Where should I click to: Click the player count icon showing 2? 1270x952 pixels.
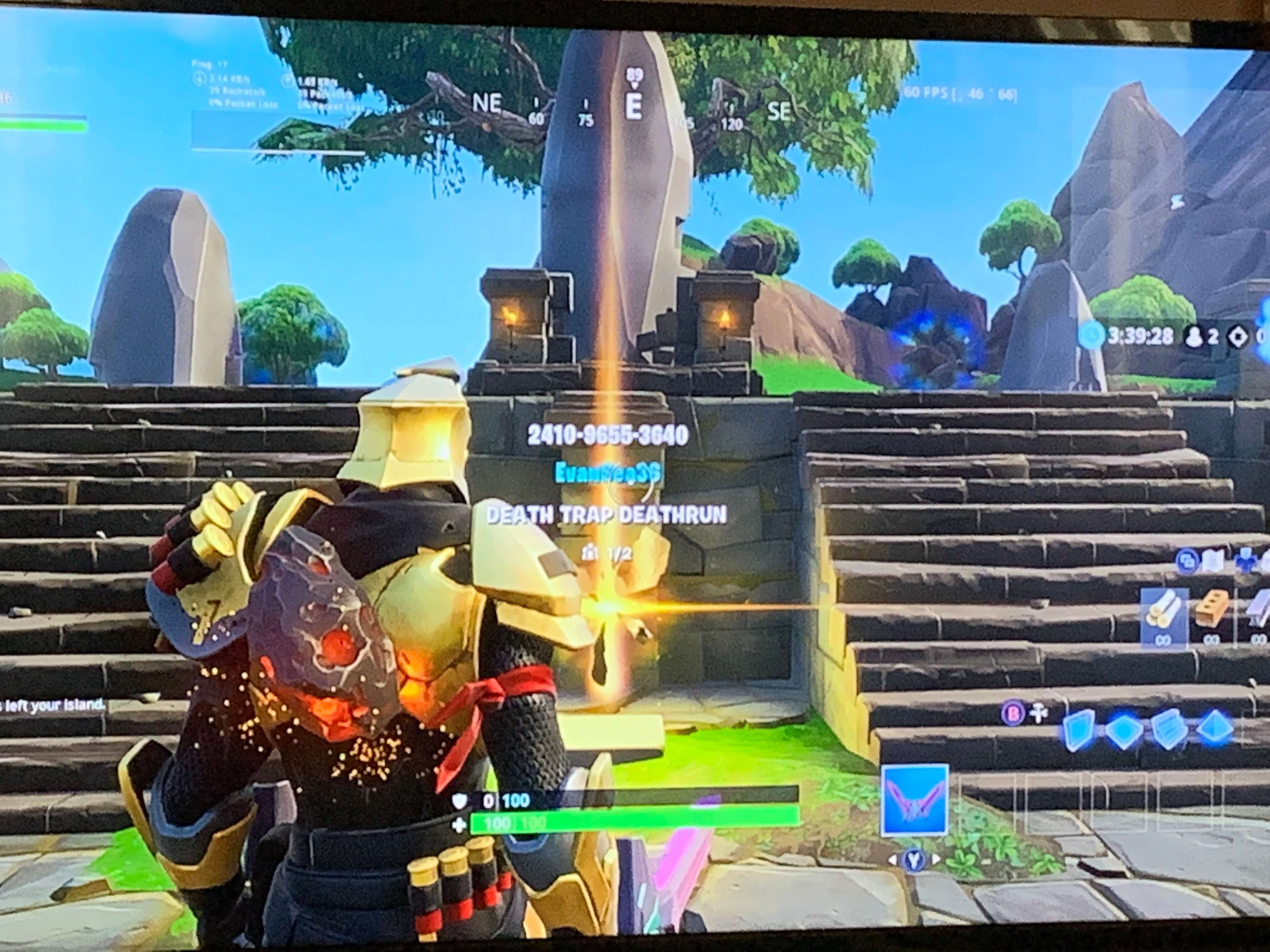pos(1194,336)
